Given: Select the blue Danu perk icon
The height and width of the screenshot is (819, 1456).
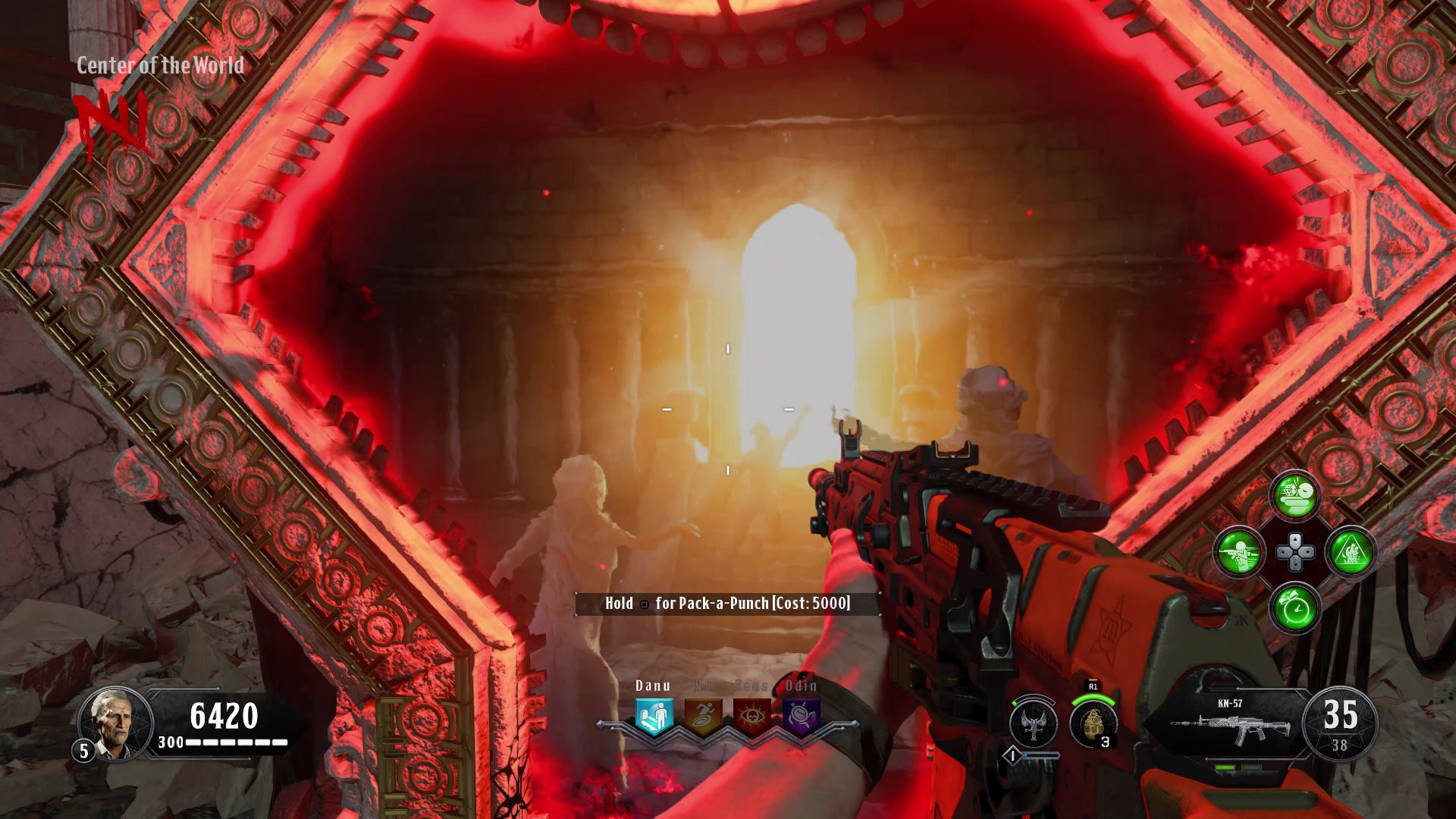Looking at the screenshot, I should [x=654, y=717].
